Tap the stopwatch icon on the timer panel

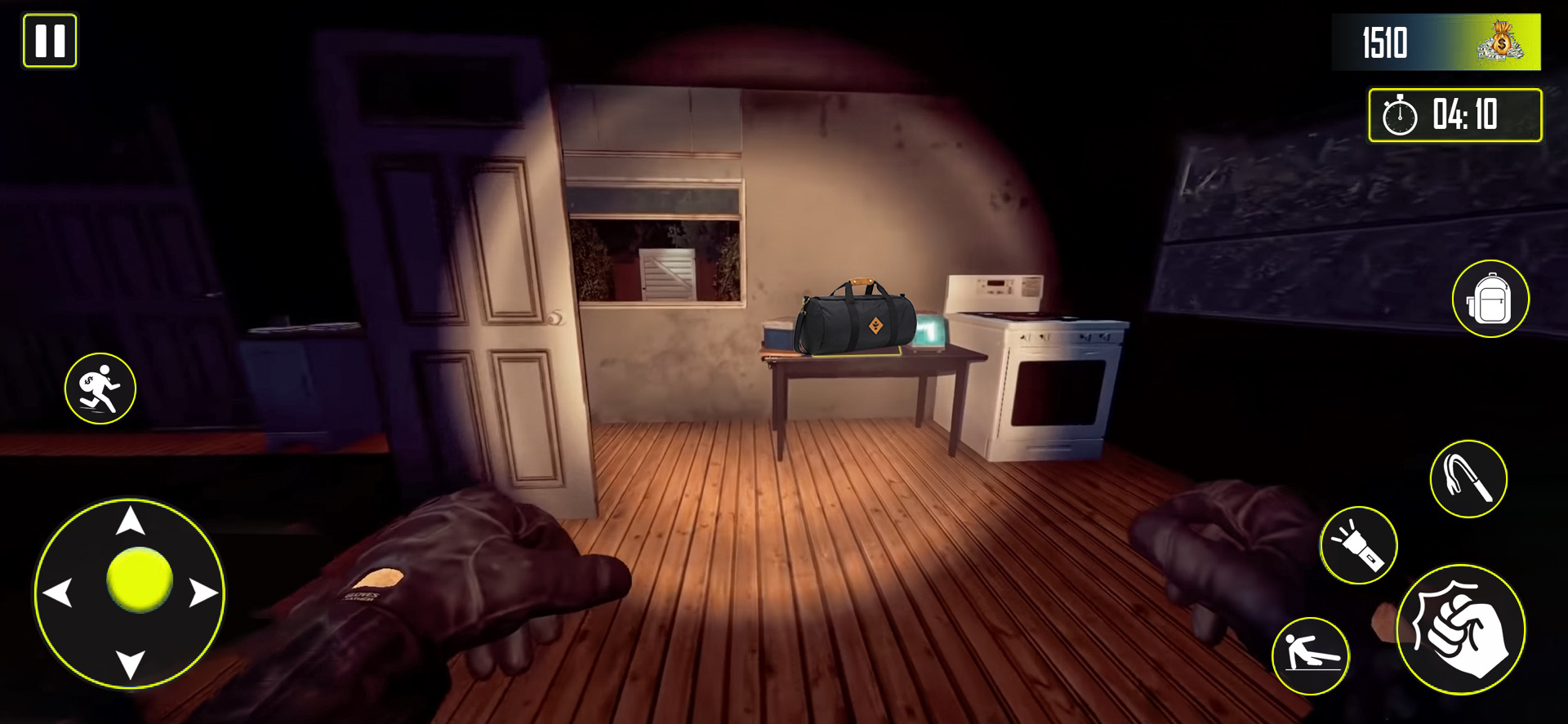tap(1398, 117)
